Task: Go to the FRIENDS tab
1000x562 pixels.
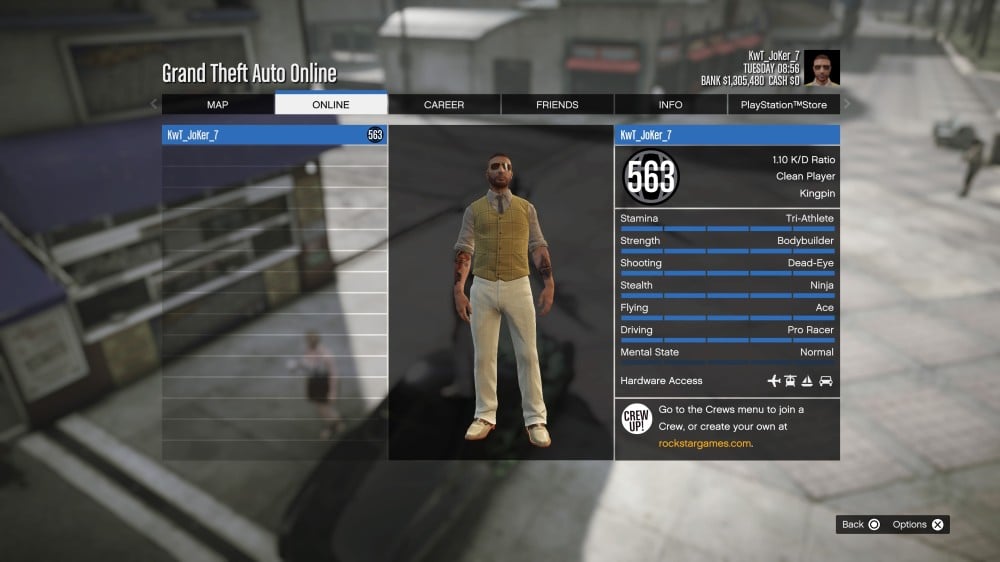Action: (557, 105)
